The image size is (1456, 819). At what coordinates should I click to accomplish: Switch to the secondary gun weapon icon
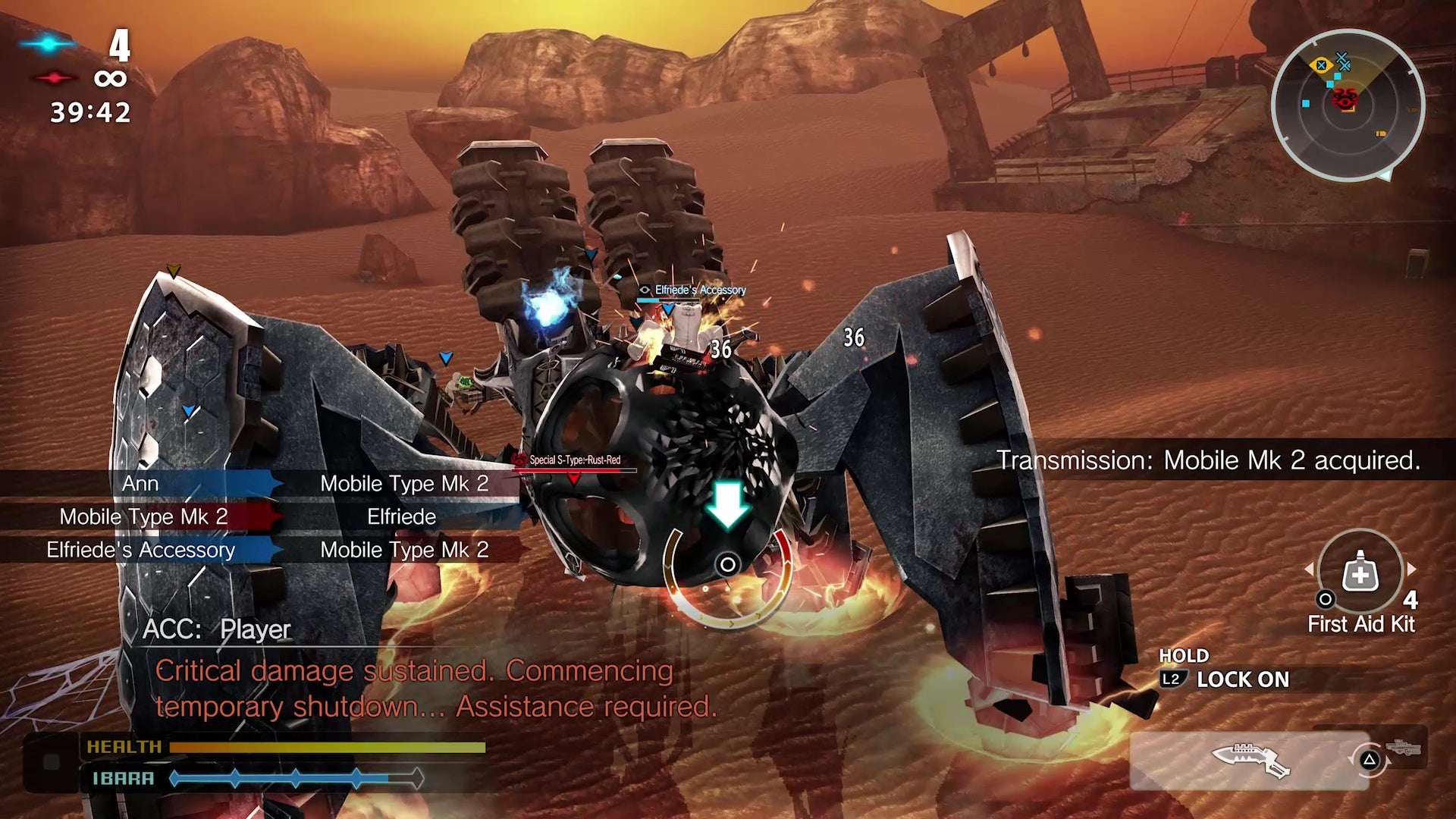(x=1404, y=748)
